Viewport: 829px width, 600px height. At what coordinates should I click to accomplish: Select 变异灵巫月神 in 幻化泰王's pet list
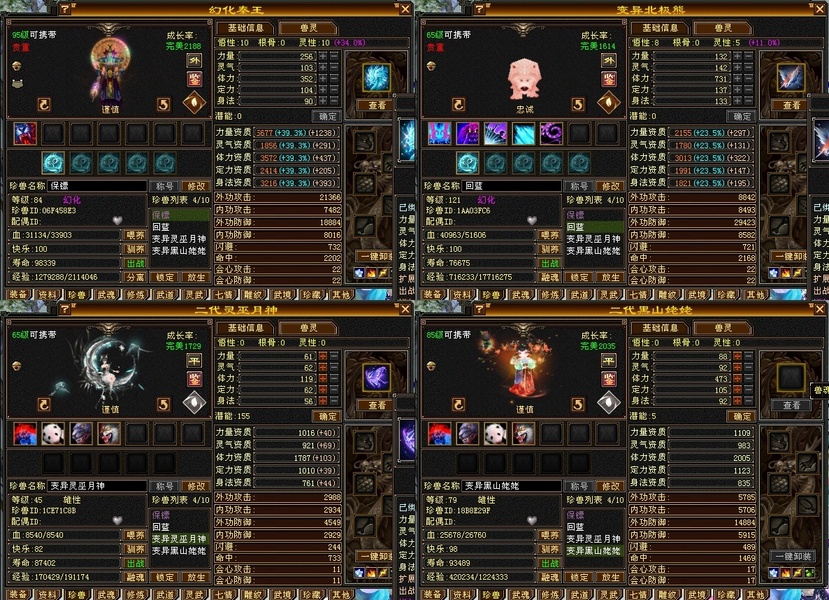click(x=180, y=238)
